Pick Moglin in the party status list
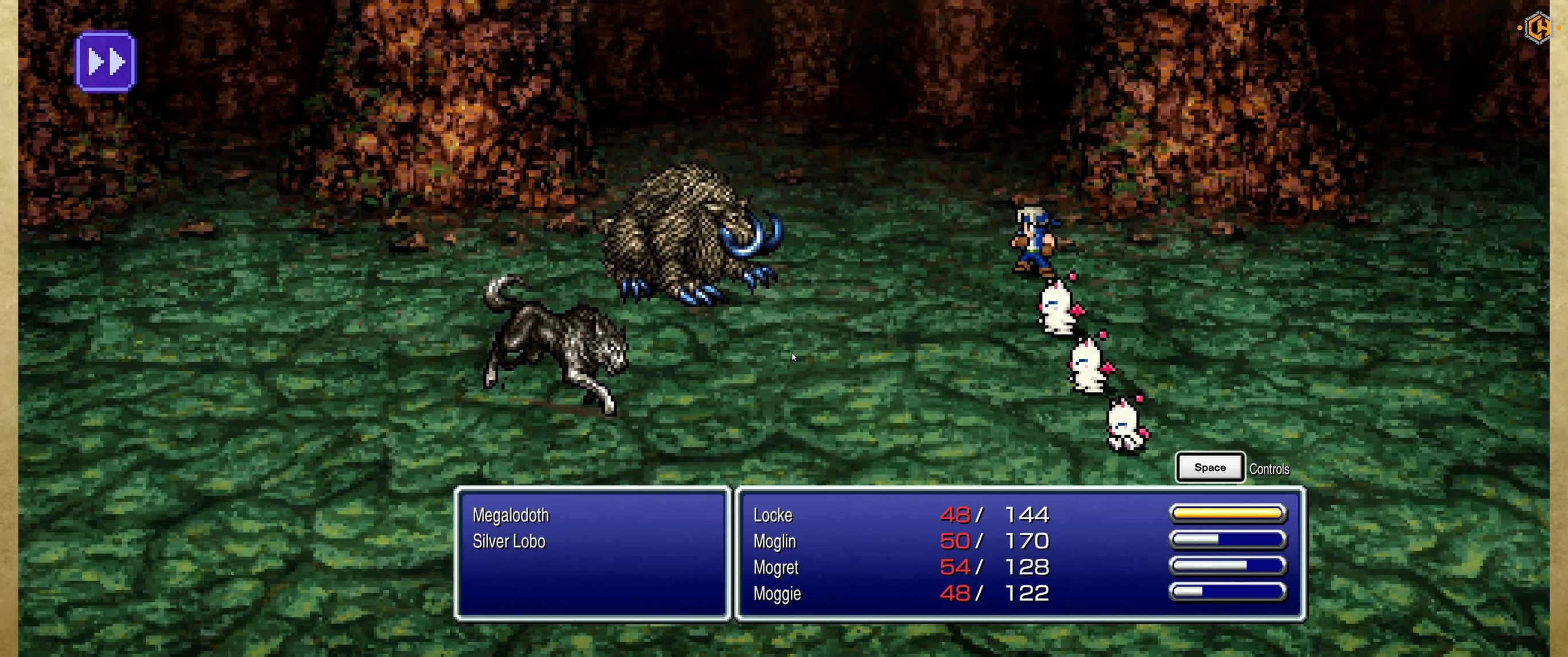 774,542
